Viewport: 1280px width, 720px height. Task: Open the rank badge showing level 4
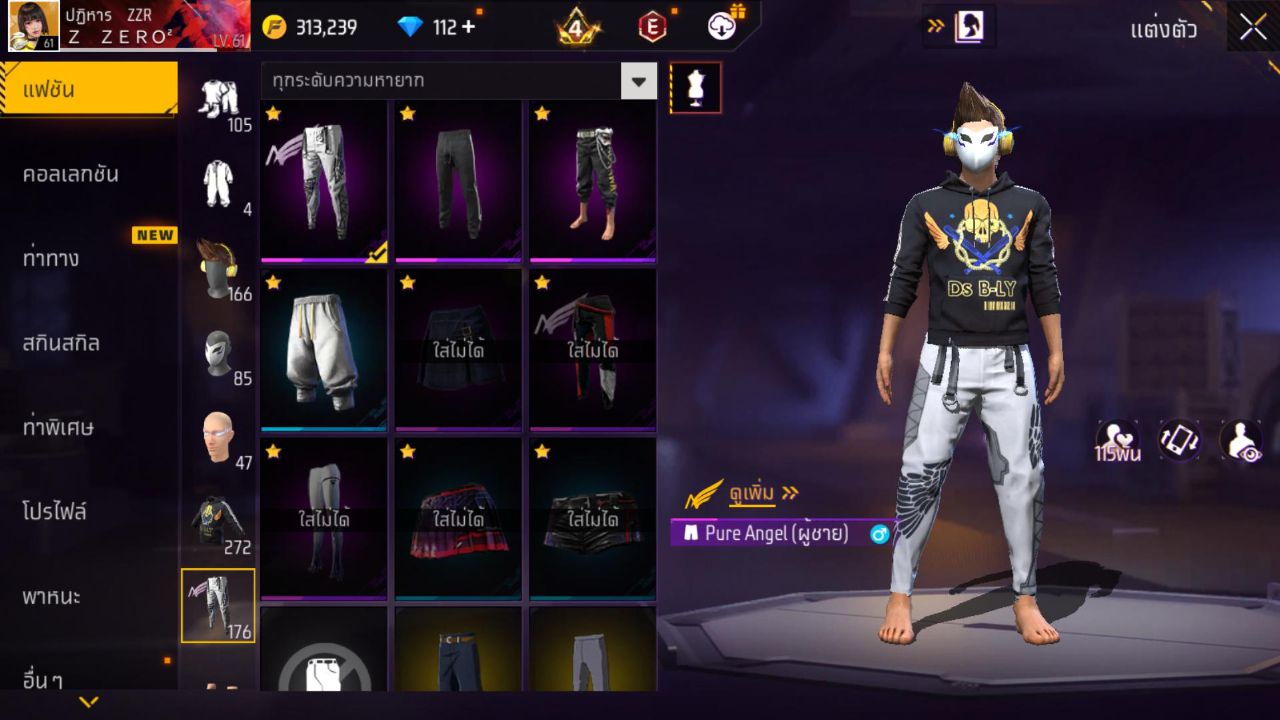coord(578,26)
